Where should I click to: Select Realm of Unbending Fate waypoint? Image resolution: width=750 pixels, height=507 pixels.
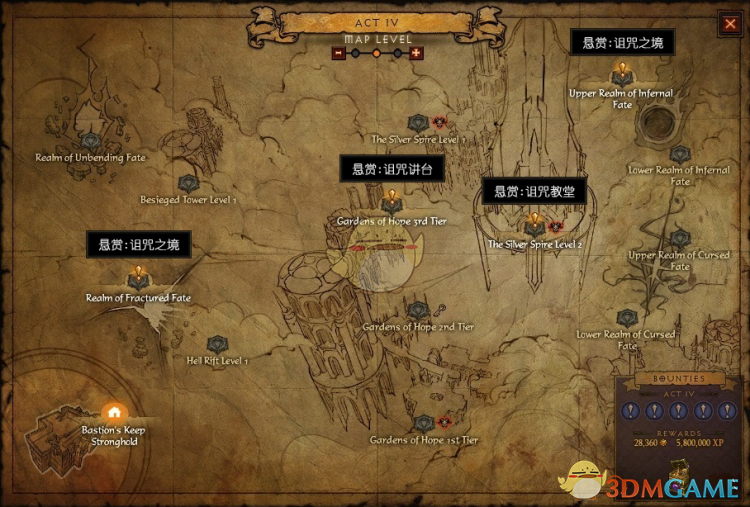click(90, 141)
